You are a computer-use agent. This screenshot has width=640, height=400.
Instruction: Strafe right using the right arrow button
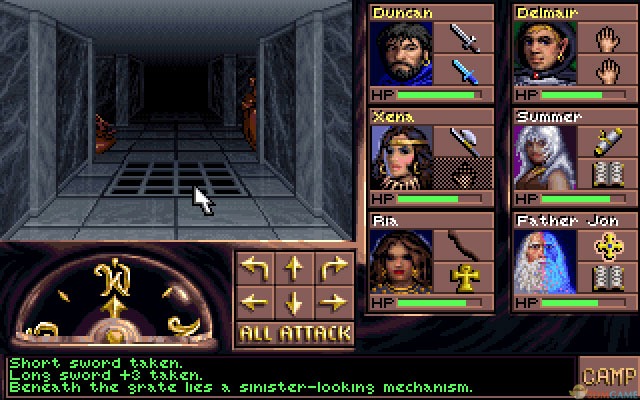coord(333,301)
